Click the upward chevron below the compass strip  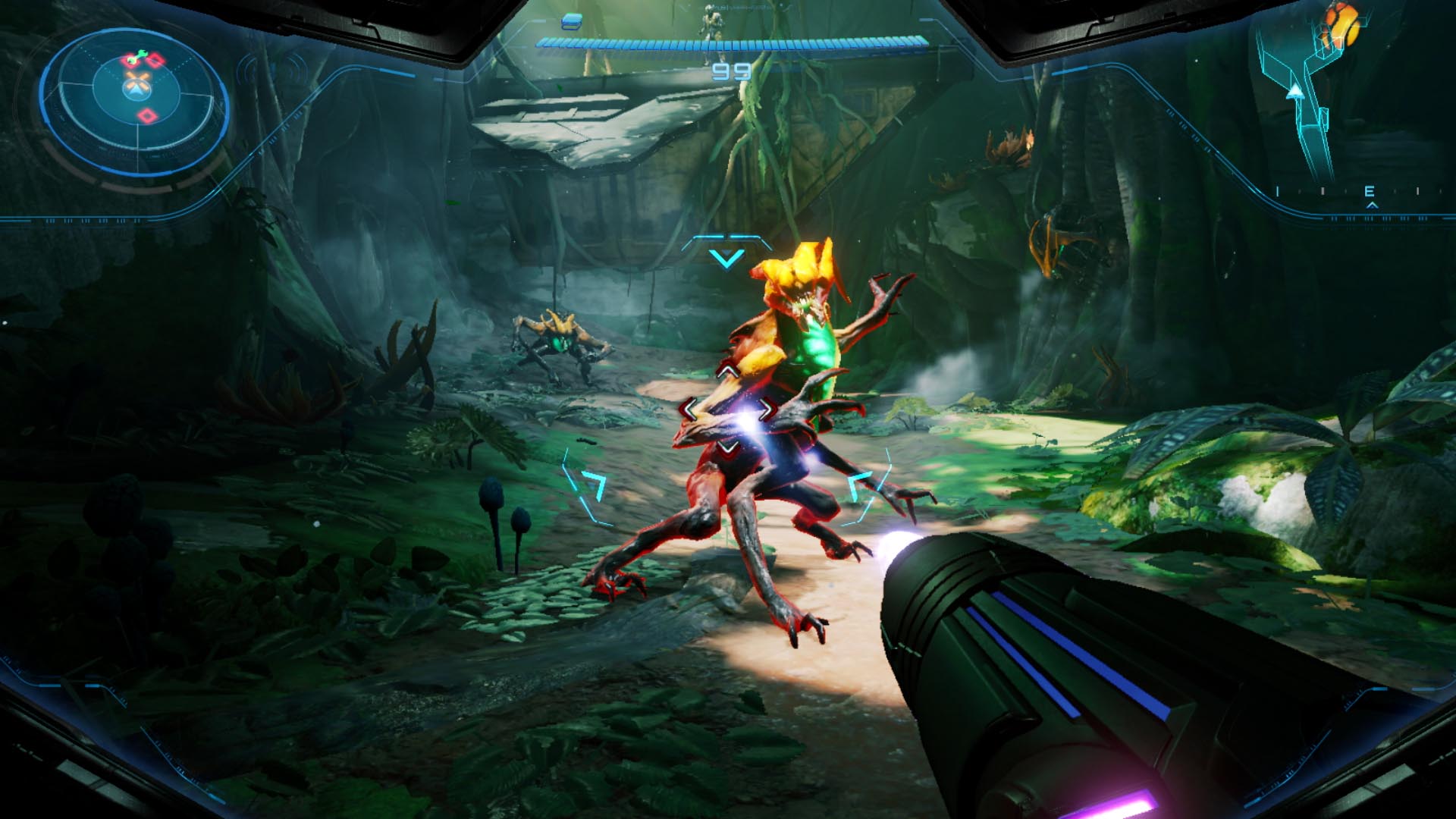pyautogui.click(x=1373, y=205)
